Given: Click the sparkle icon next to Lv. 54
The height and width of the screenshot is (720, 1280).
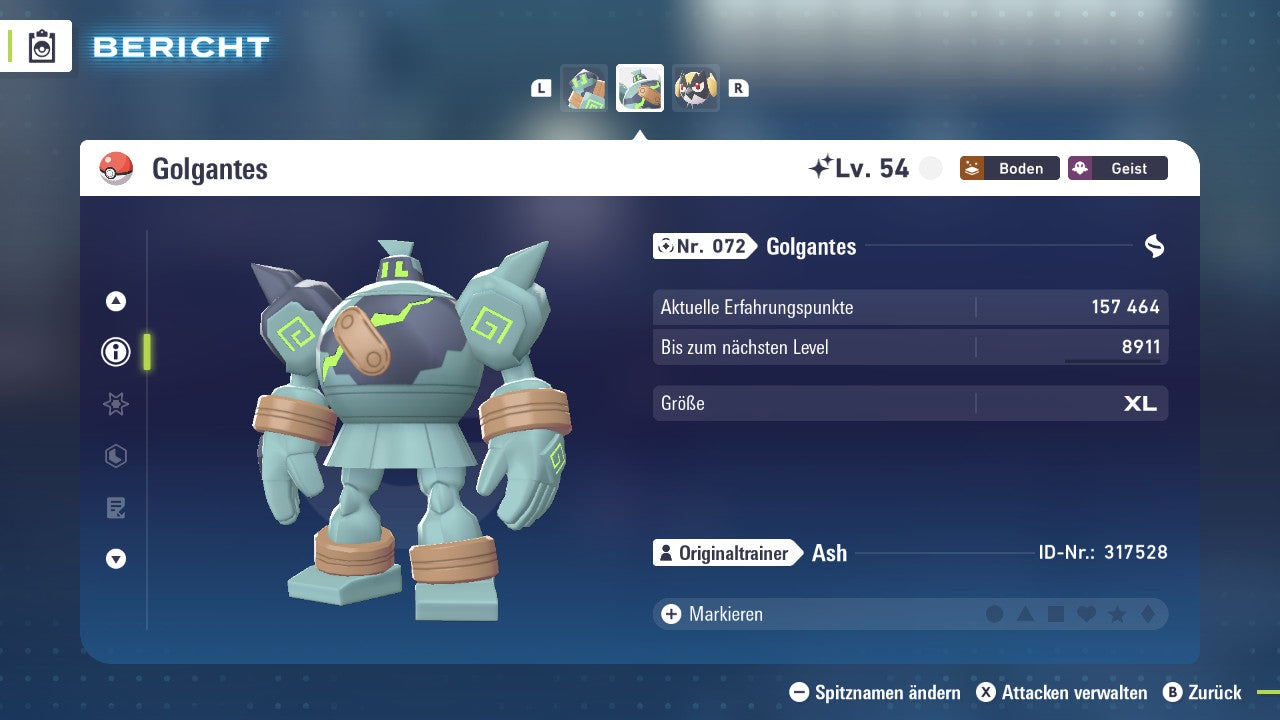Looking at the screenshot, I should pyautogui.click(x=823, y=167).
